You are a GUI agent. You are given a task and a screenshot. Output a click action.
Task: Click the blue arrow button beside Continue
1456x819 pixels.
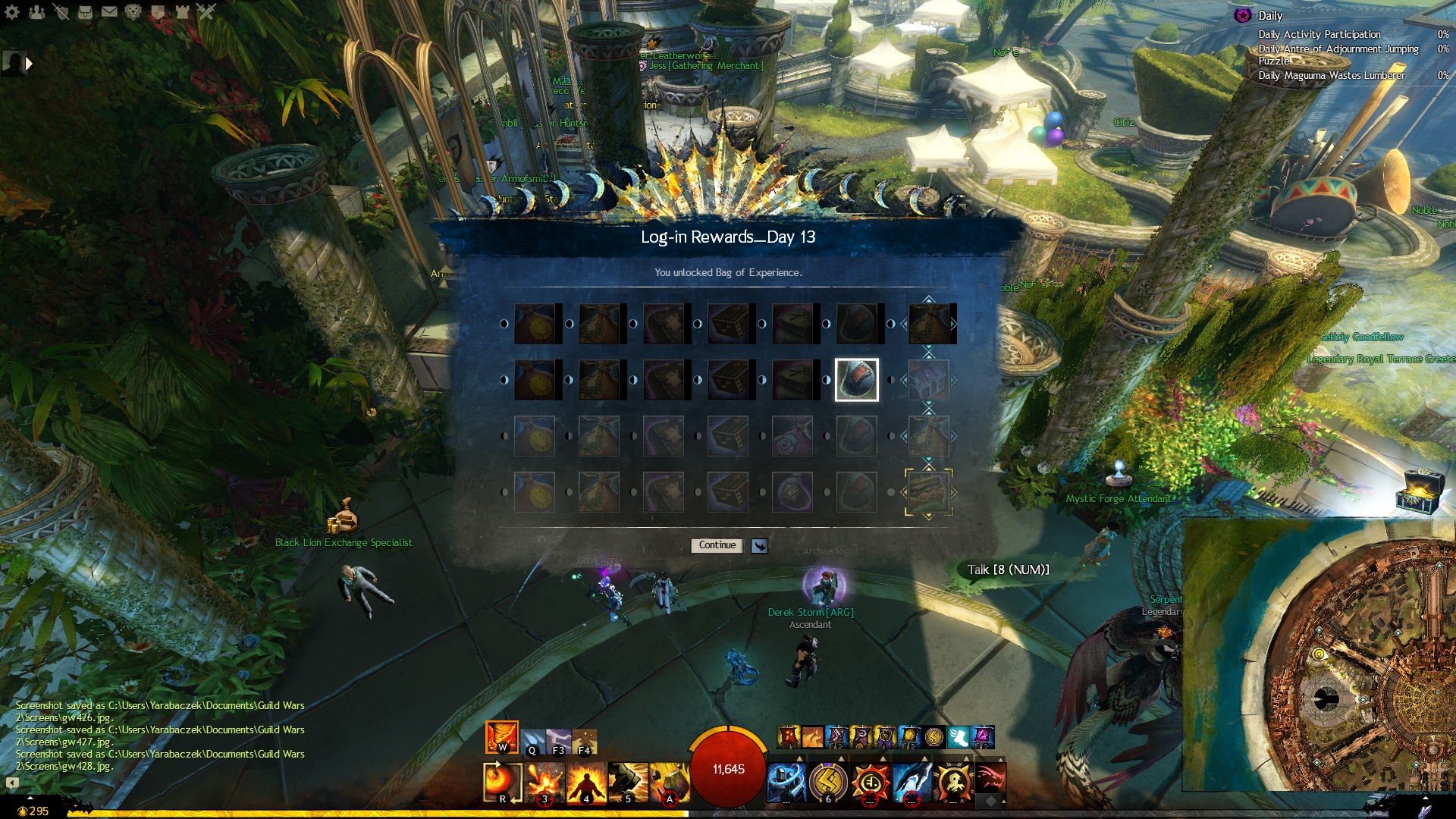759,546
